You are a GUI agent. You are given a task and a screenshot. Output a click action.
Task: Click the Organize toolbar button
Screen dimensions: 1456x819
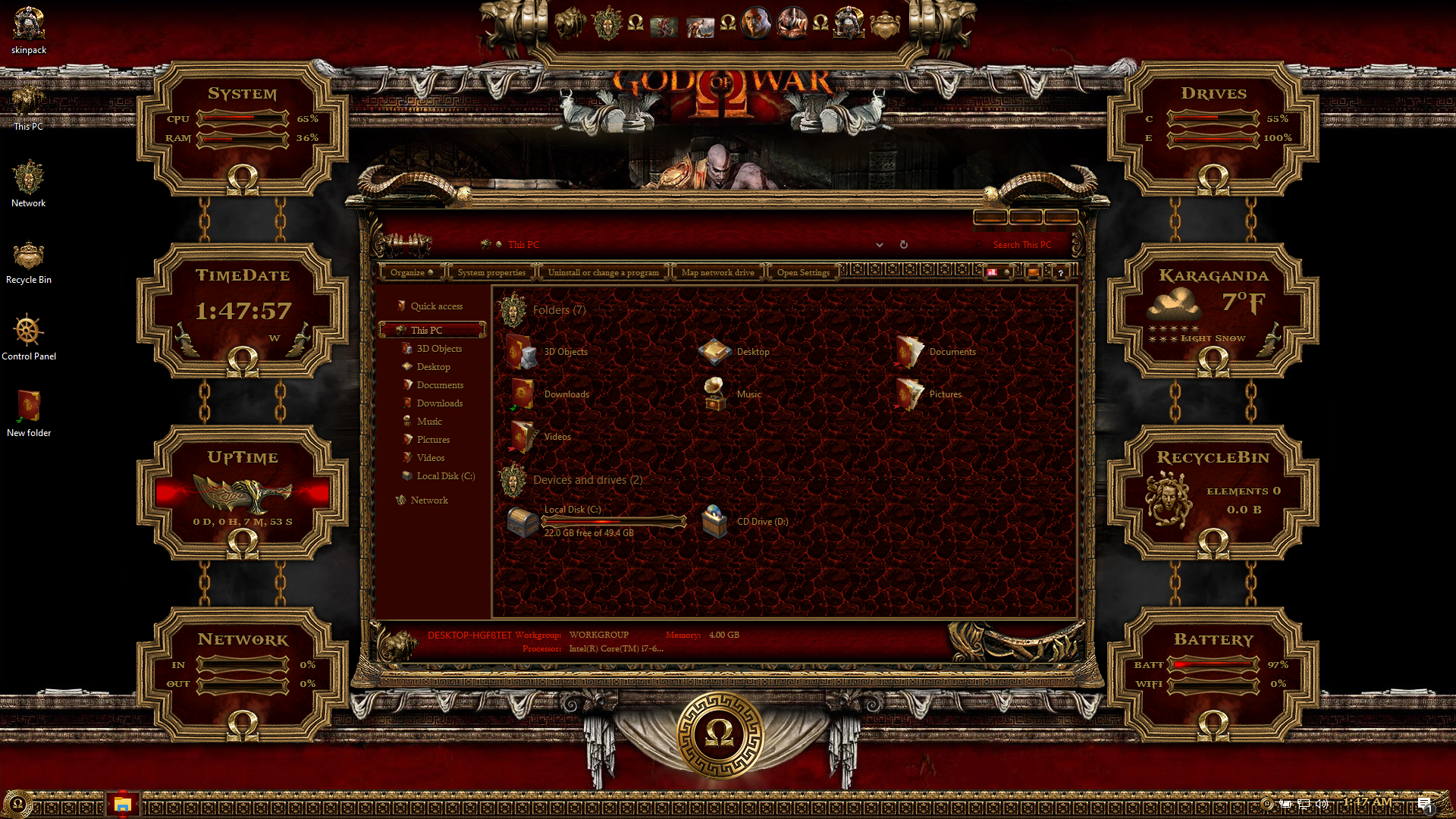411,272
